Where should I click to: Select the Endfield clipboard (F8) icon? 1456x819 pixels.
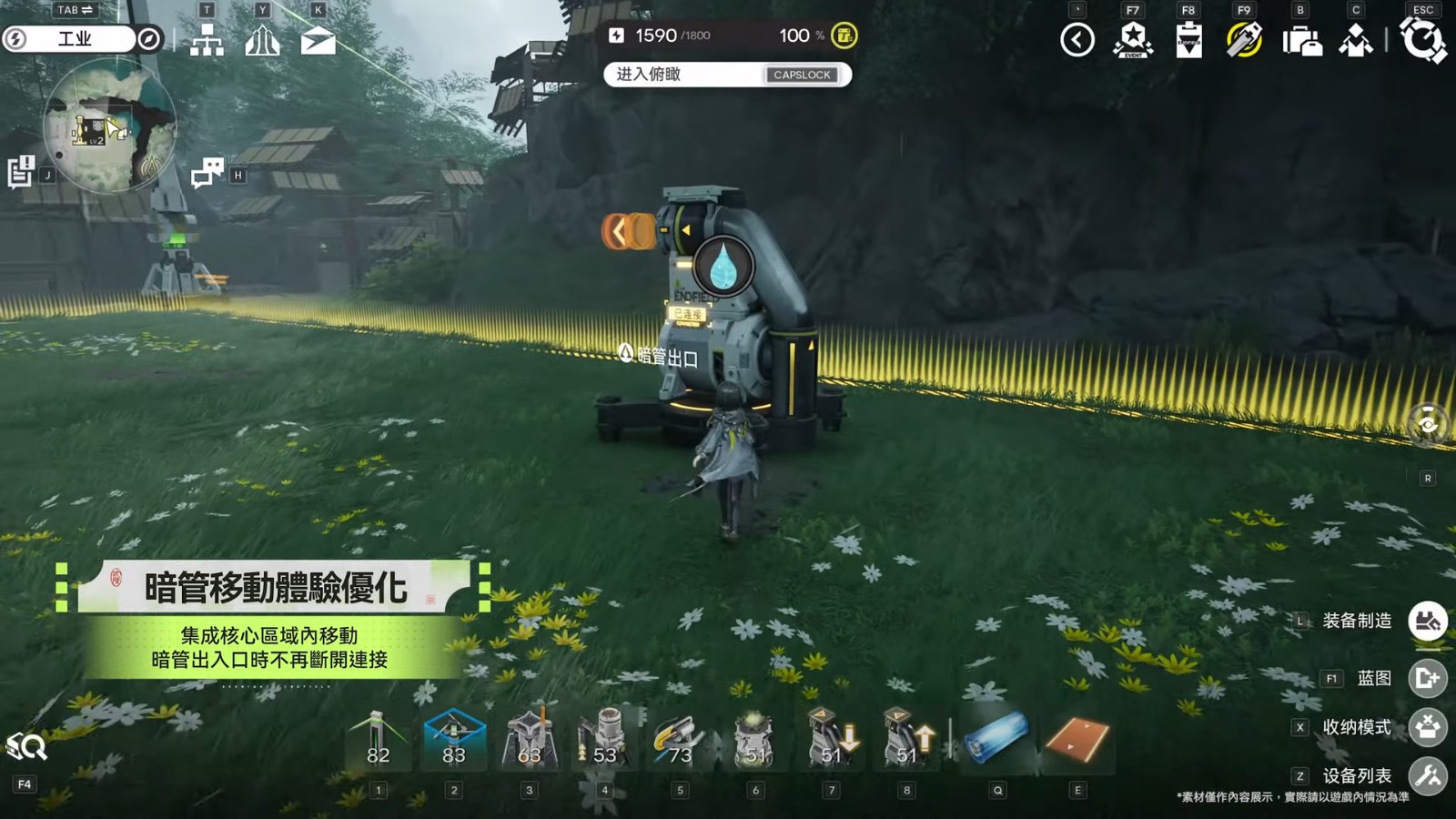1188,41
